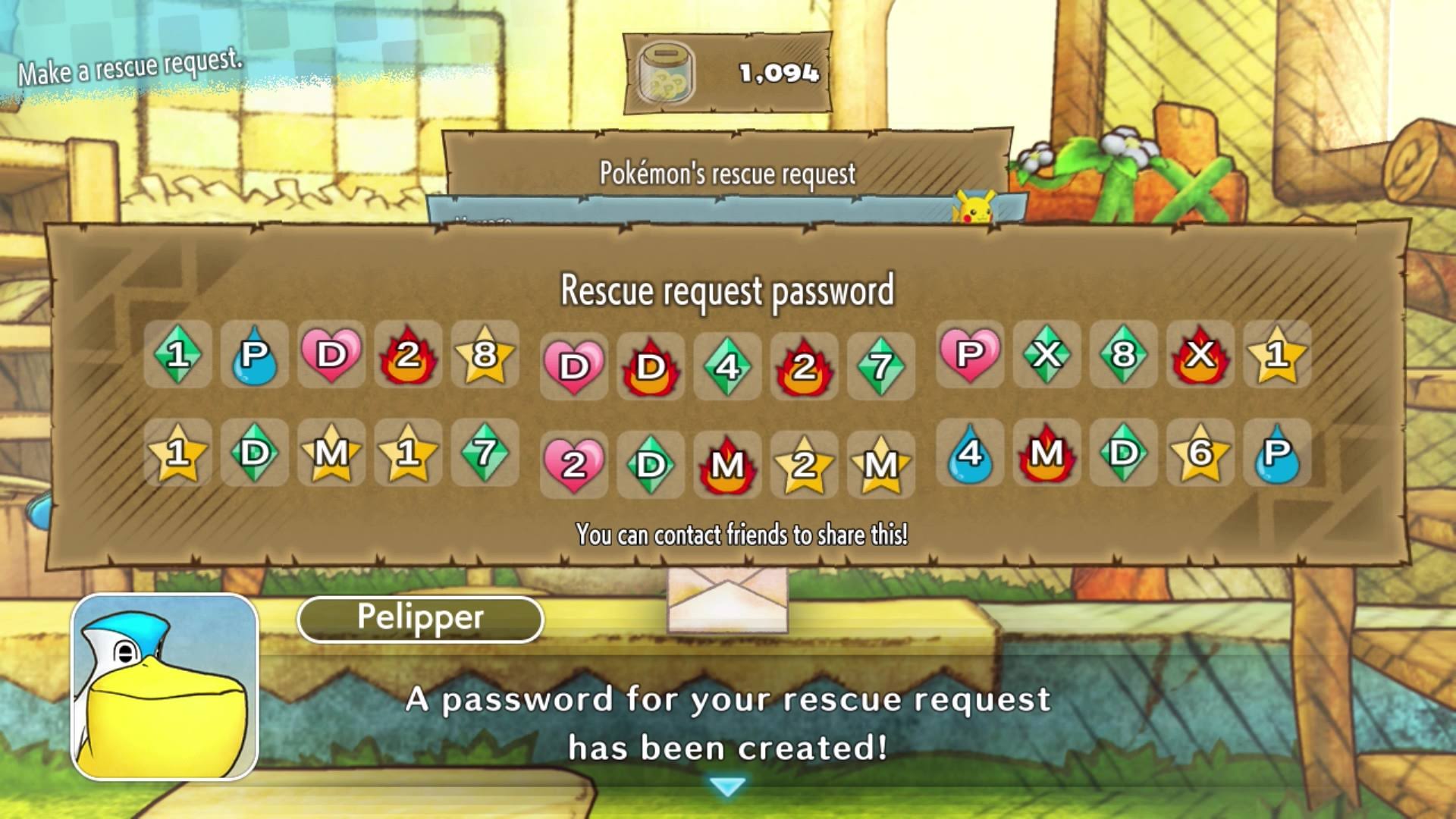Select the blue water drop P symbol

pyautogui.click(x=256, y=358)
